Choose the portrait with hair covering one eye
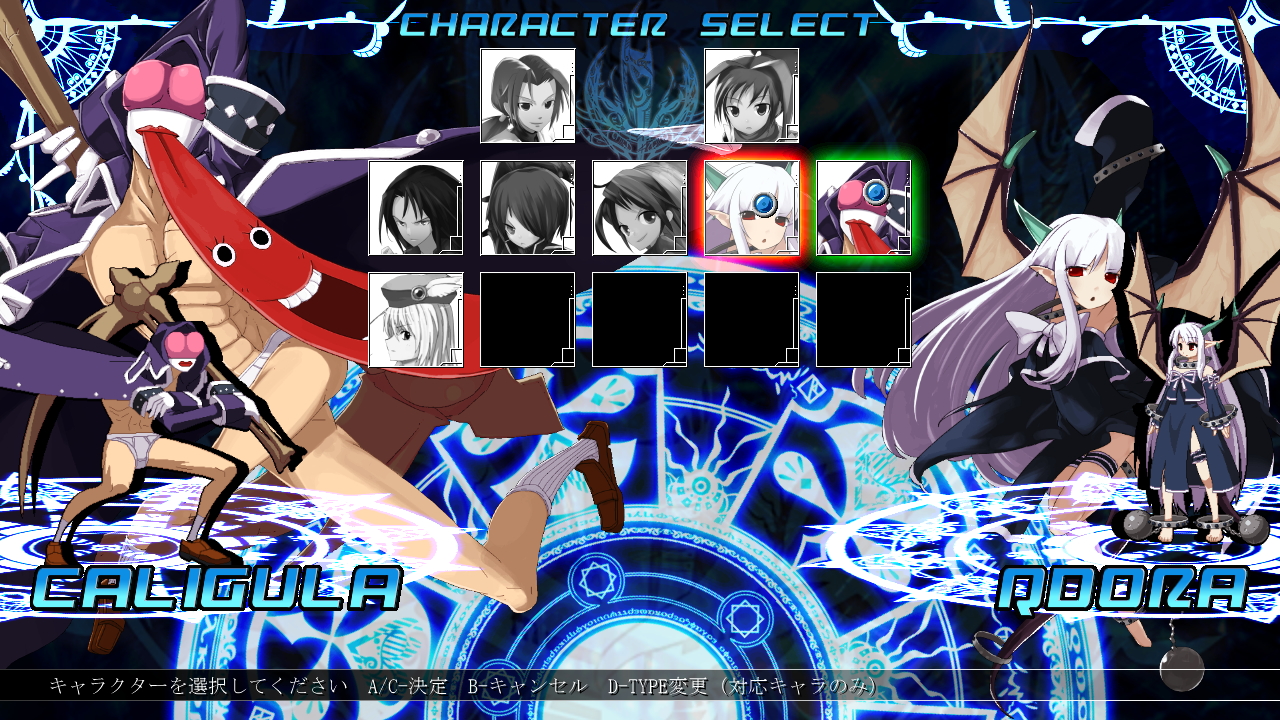 [x=528, y=208]
